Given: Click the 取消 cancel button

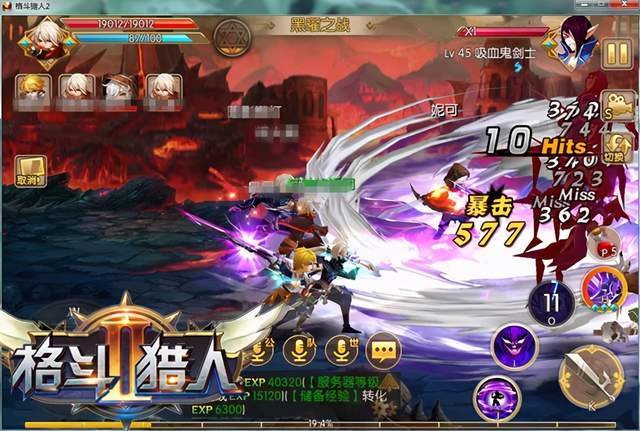Looking at the screenshot, I should point(28,172).
